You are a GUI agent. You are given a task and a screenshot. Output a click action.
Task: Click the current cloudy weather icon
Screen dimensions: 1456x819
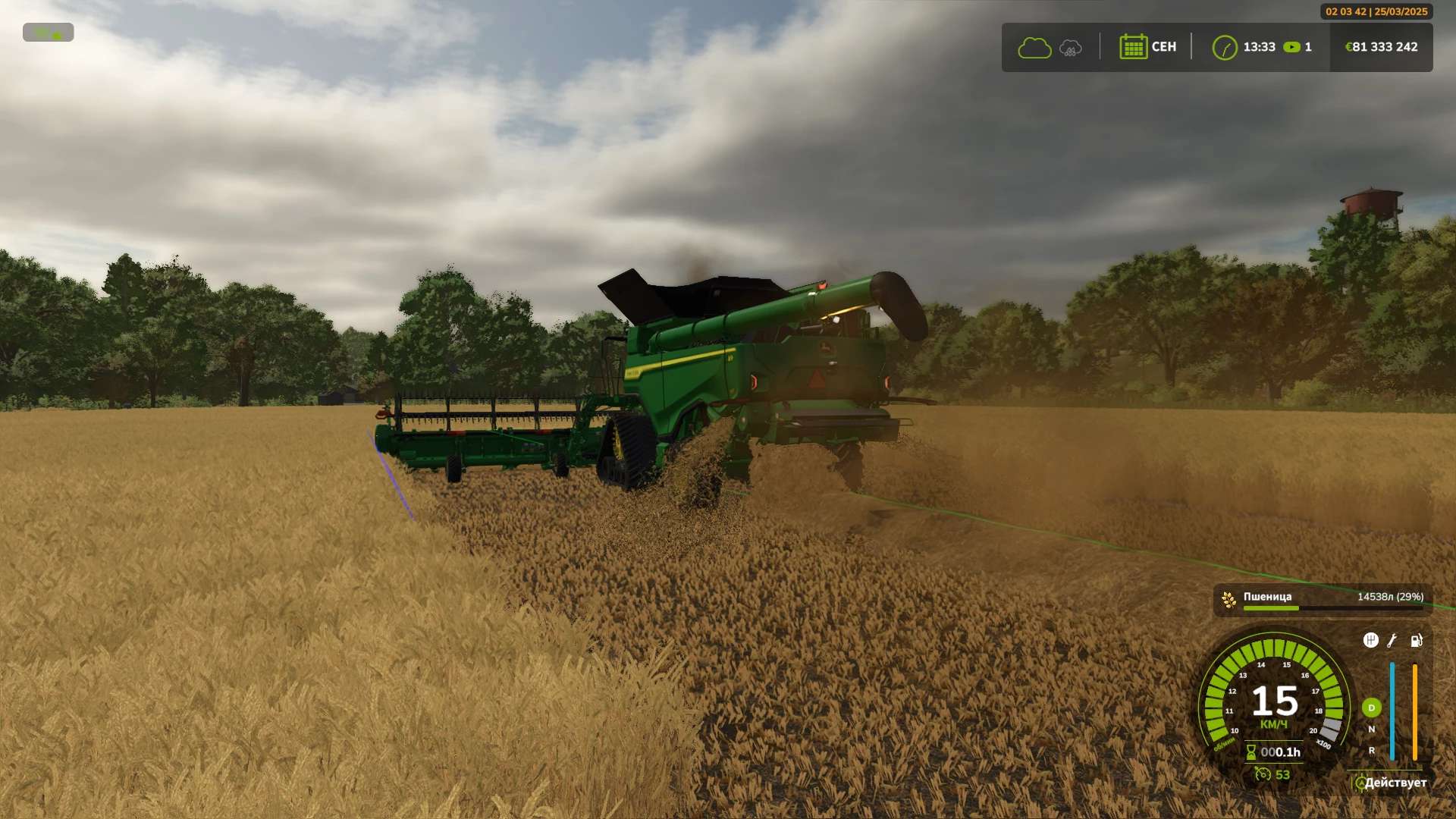(x=1034, y=48)
